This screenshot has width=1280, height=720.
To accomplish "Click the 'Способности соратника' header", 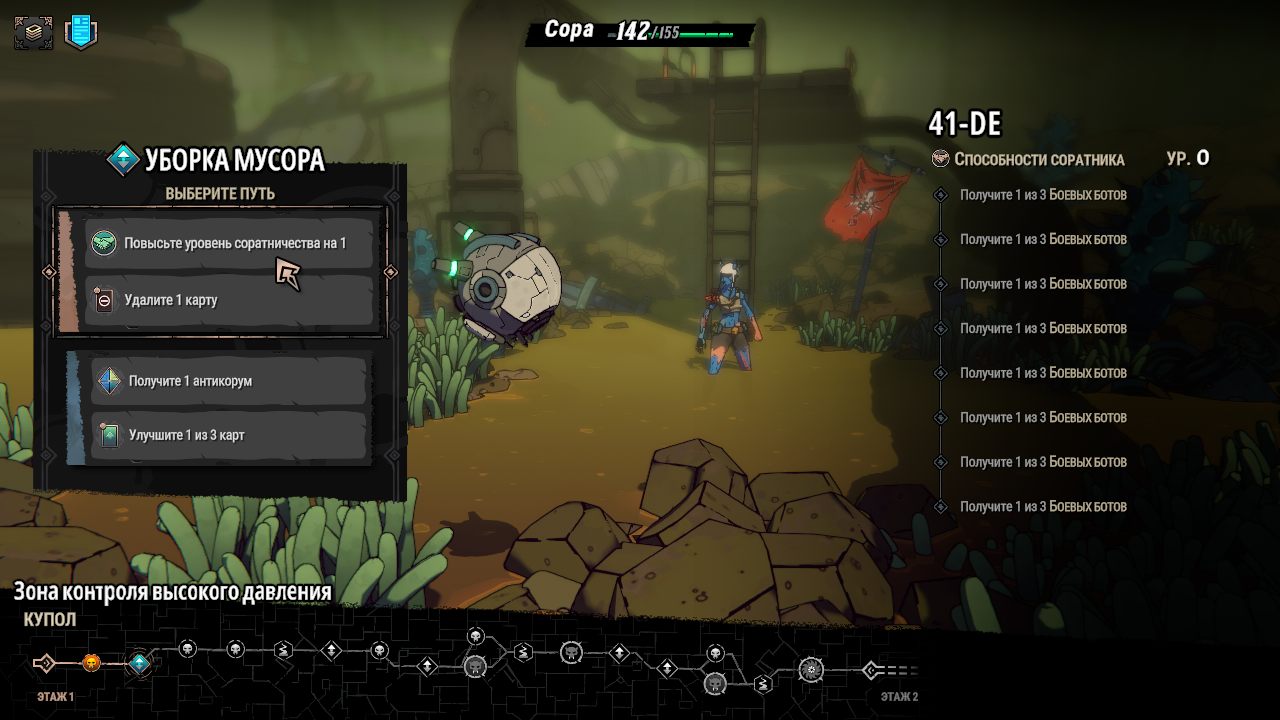I will pos(1038,159).
